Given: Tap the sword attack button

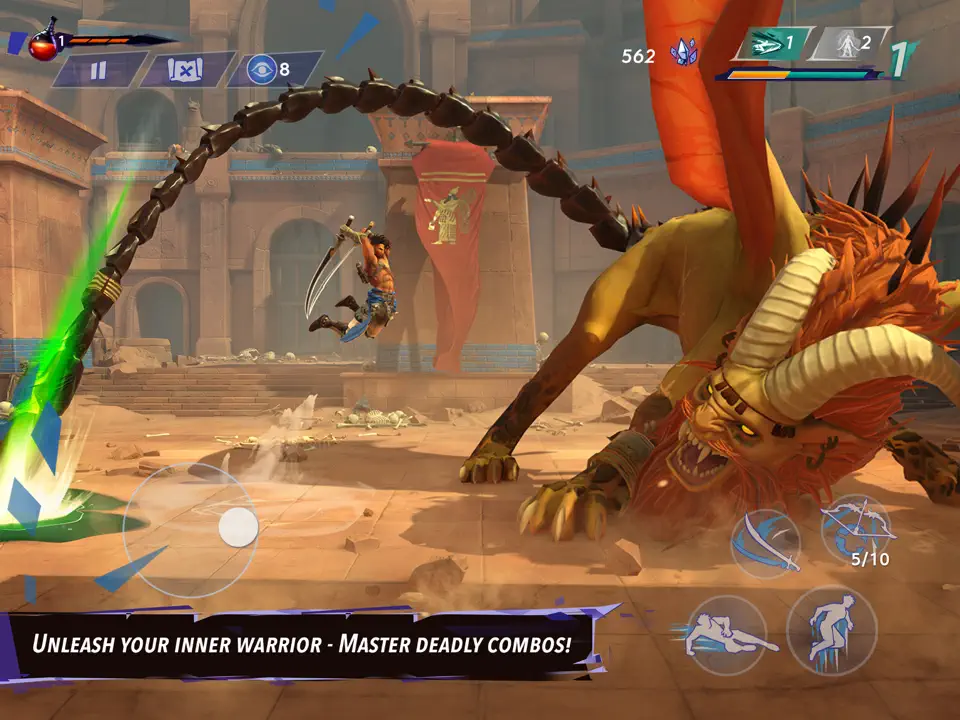Looking at the screenshot, I should [x=765, y=544].
